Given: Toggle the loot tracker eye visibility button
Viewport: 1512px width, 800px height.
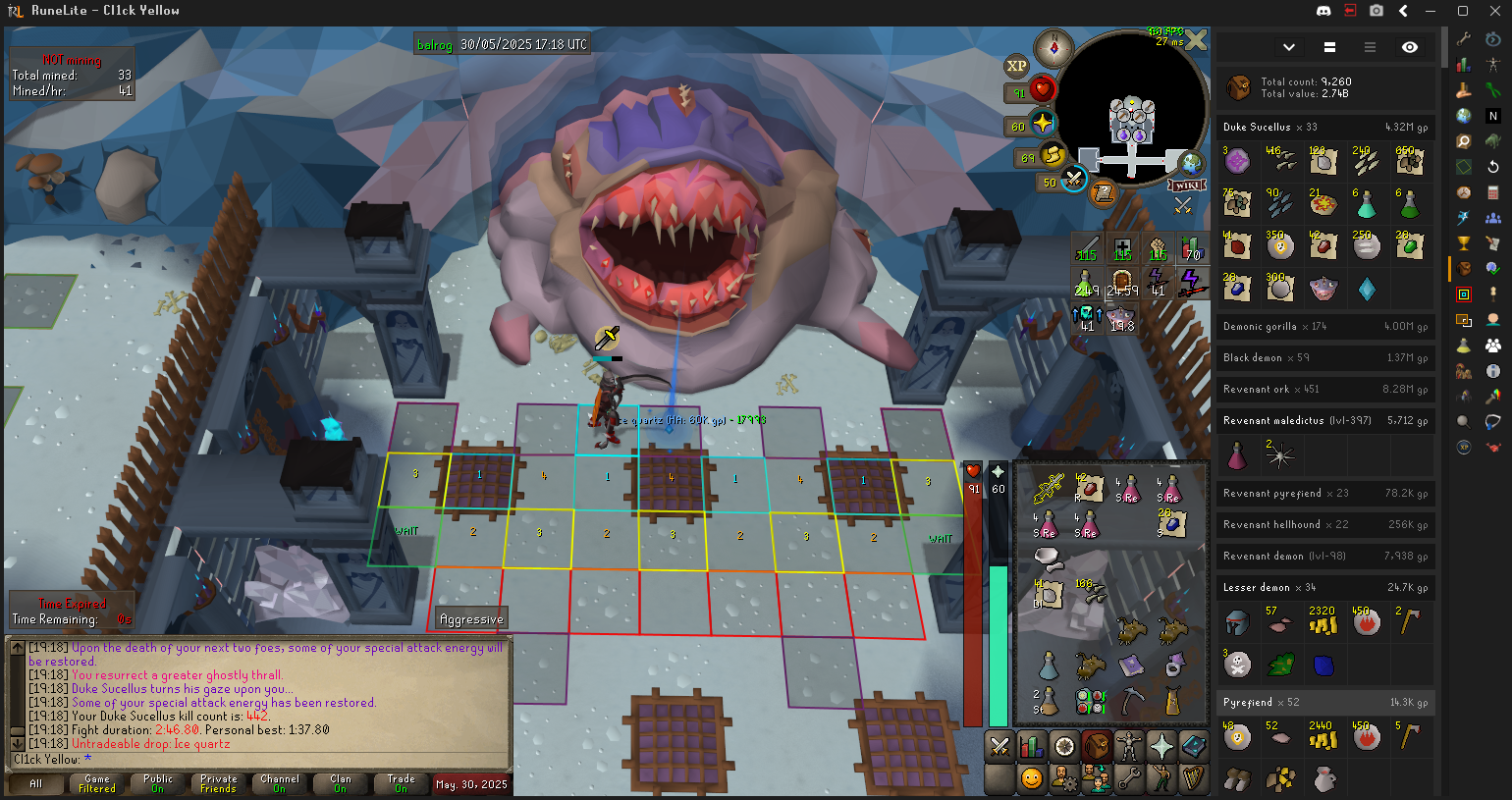Looking at the screenshot, I should click(1410, 47).
